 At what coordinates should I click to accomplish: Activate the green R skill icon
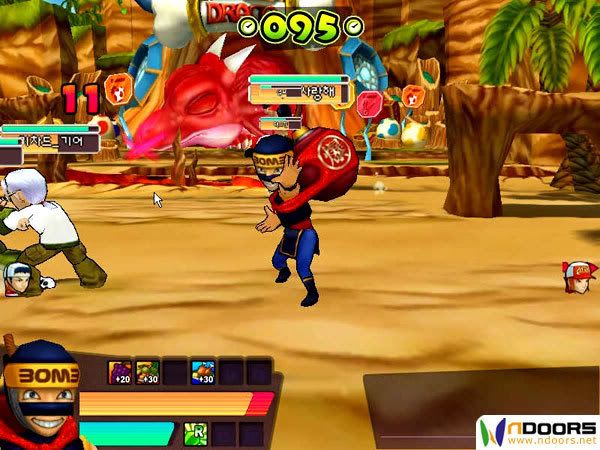(196, 433)
